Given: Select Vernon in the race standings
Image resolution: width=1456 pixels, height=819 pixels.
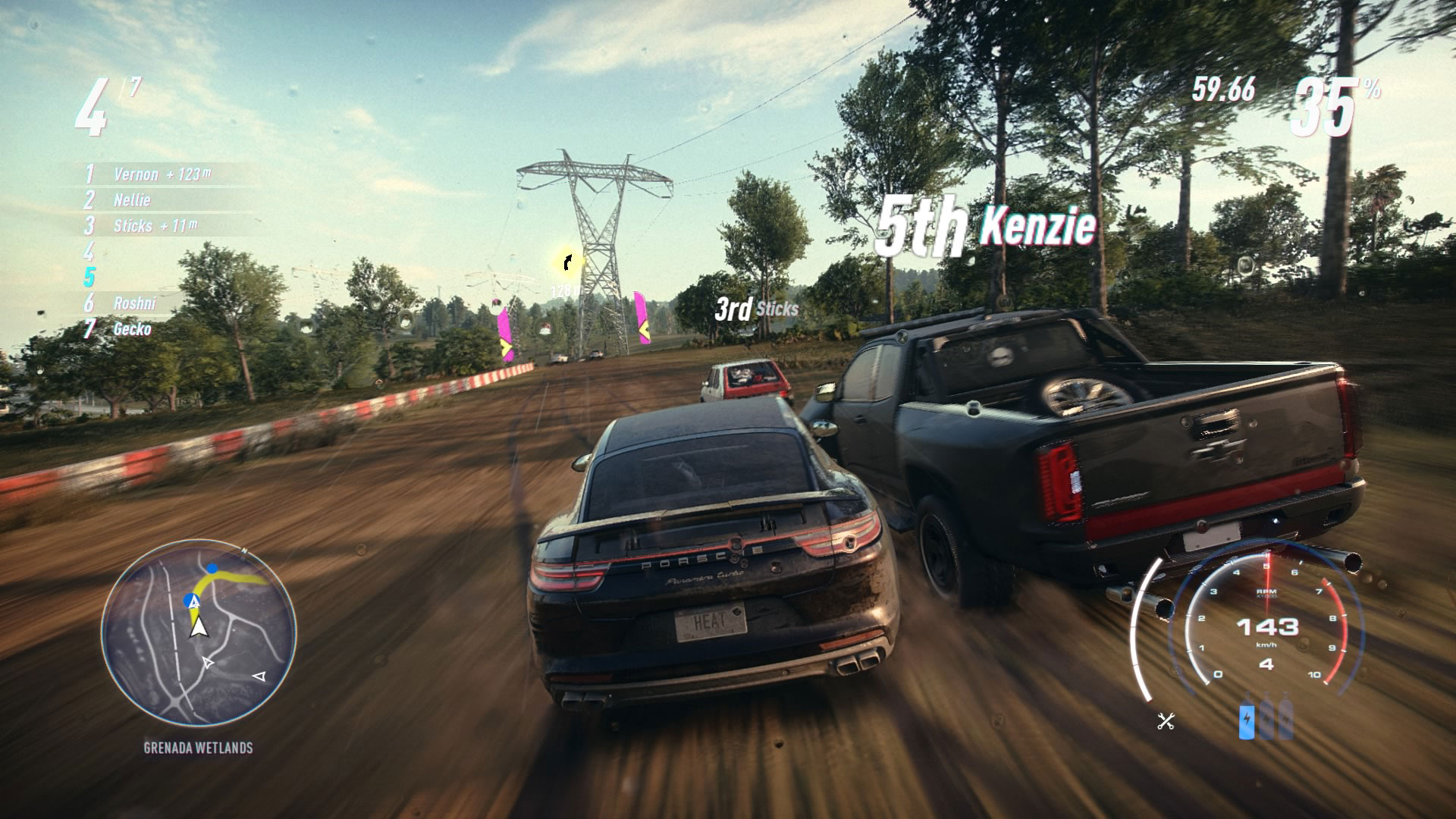Looking at the screenshot, I should 136,174.
